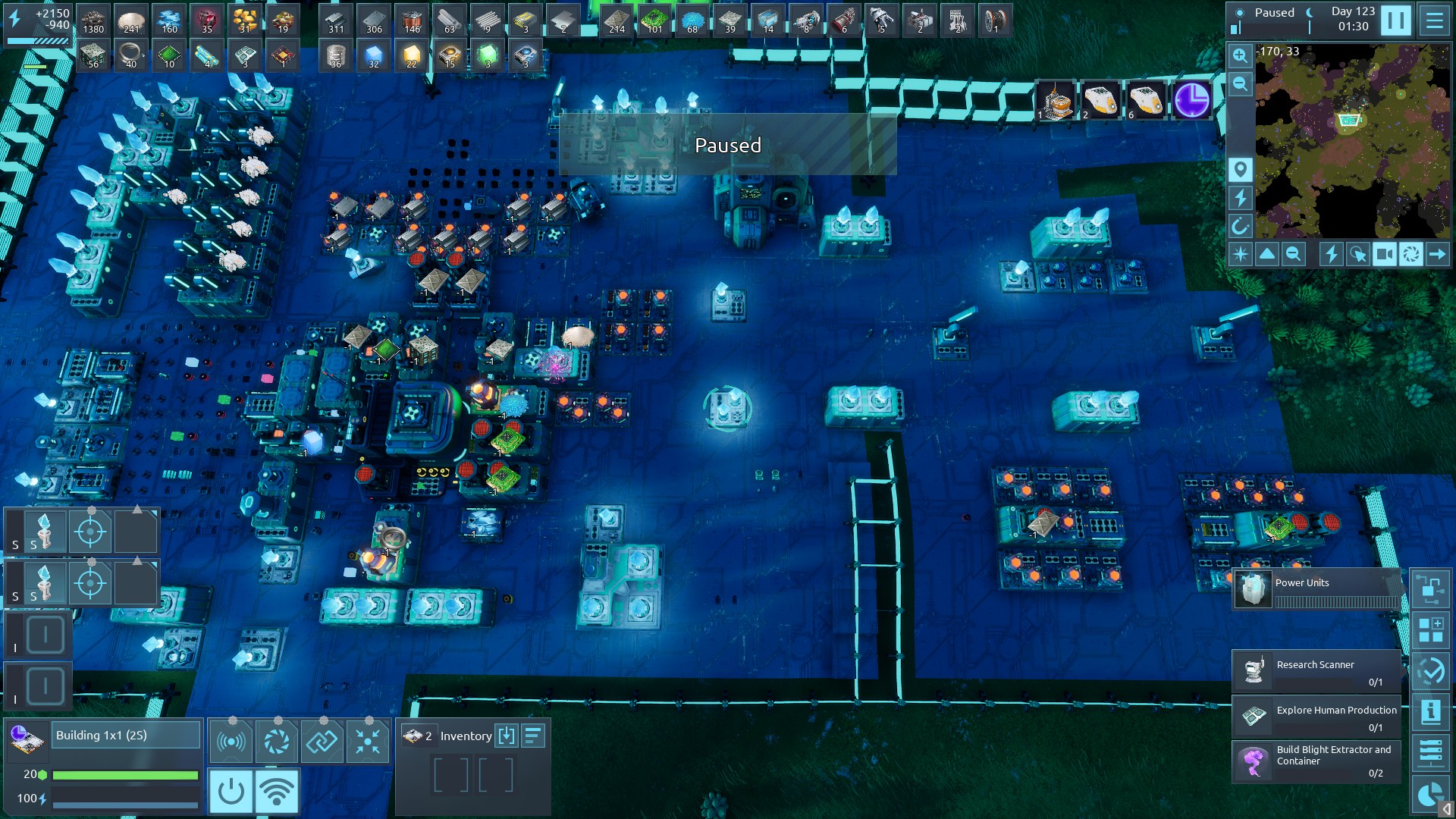Unpause the game with the pause button
1456x819 pixels.
(x=1395, y=20)
